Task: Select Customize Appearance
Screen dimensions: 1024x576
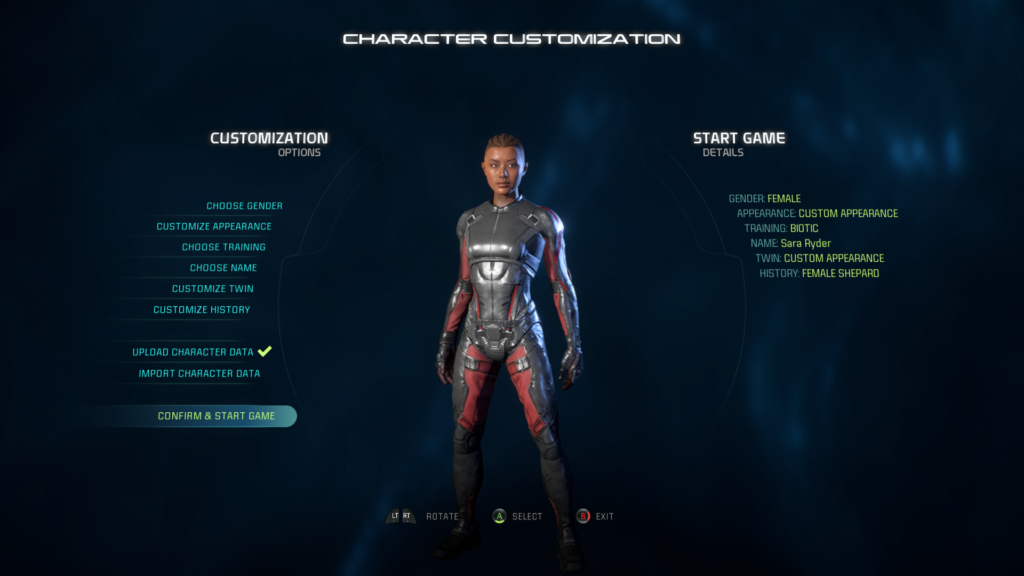Action: [x=213, y=227]
